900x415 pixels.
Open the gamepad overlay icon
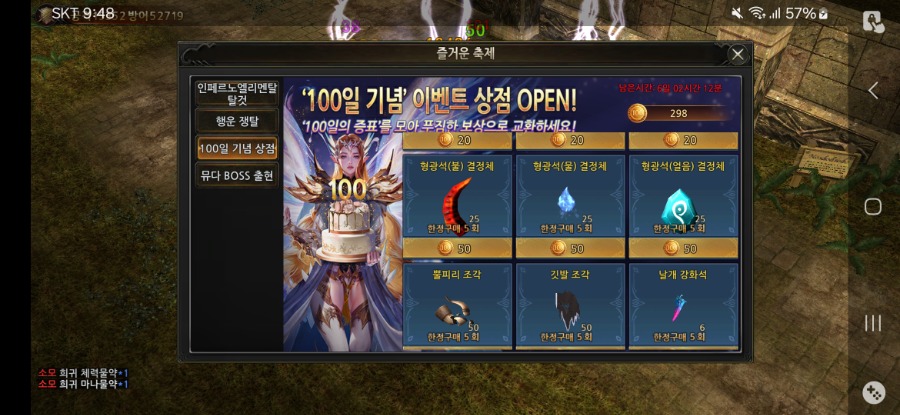pyautogui.click(x=873, y=392)
